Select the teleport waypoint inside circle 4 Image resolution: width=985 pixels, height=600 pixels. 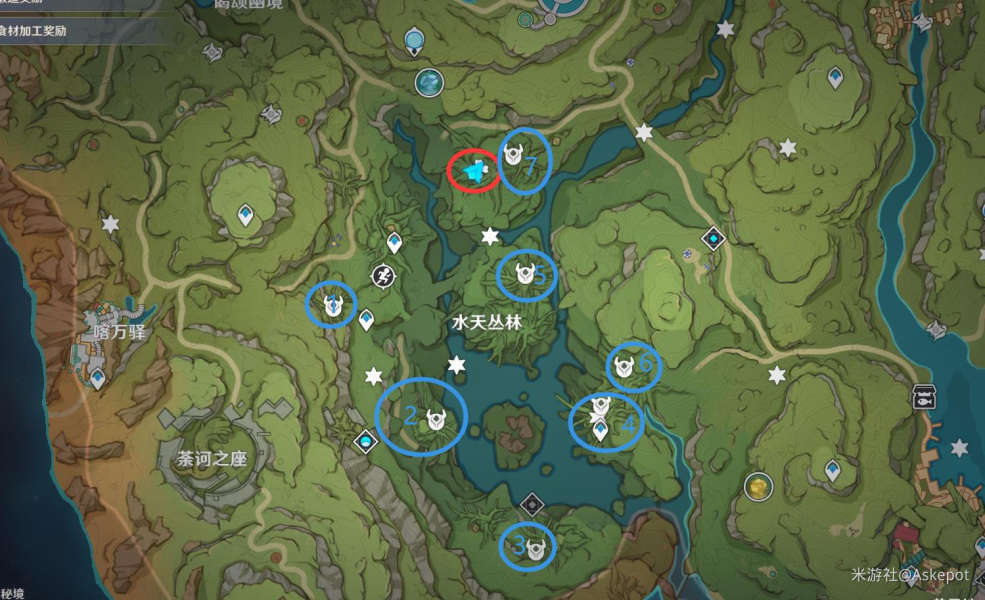(x=600, y=431)
